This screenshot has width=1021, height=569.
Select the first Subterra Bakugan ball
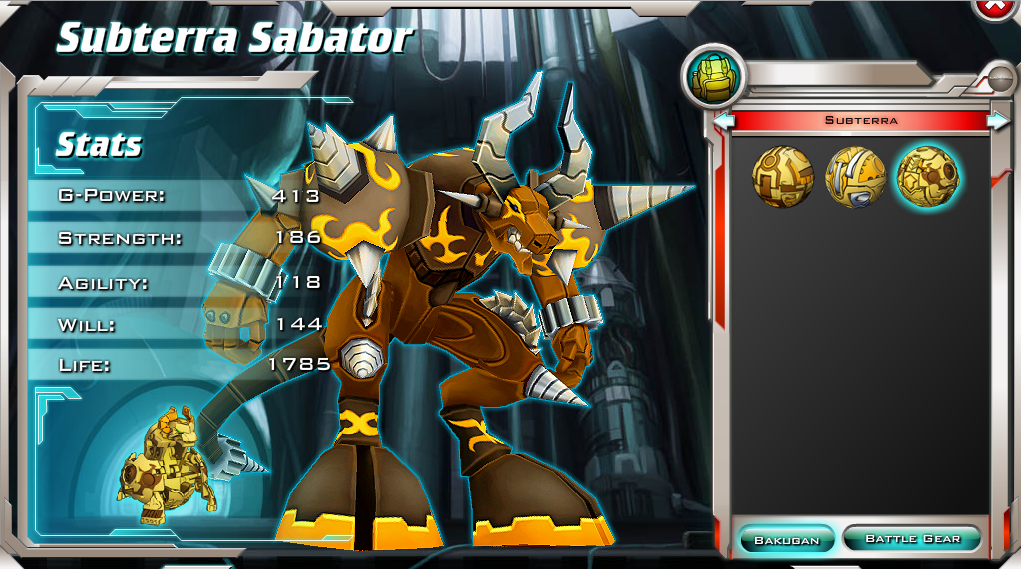tap(782, 177)
